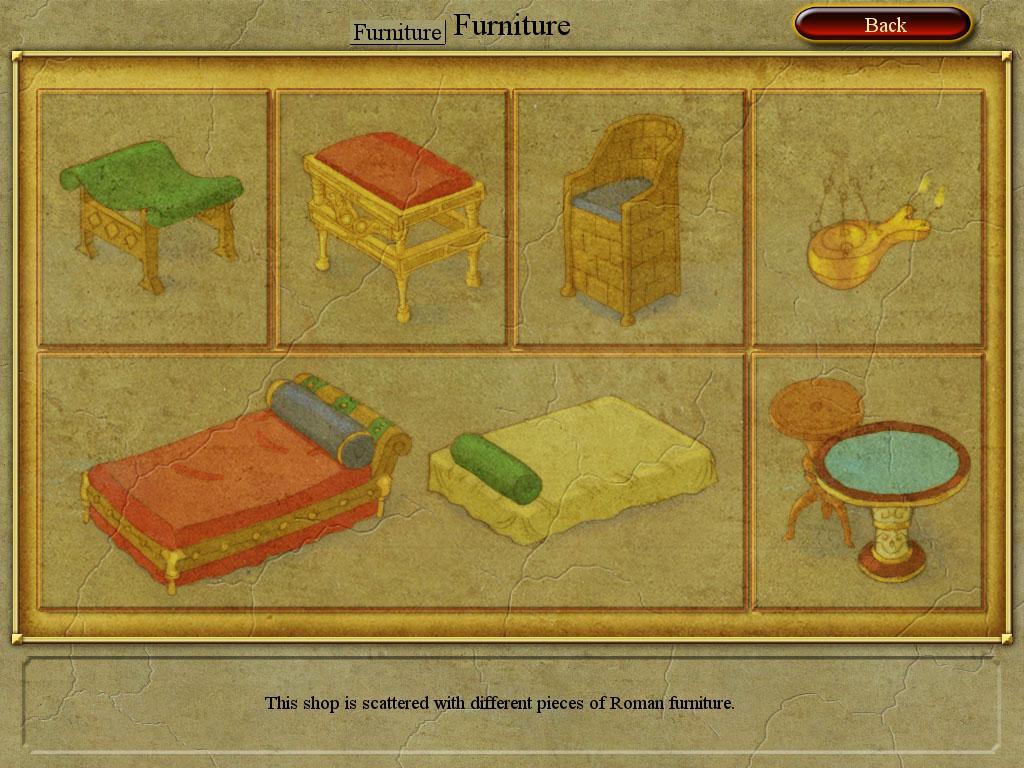Pick the hanging oil lamp tile

[868, 218]
